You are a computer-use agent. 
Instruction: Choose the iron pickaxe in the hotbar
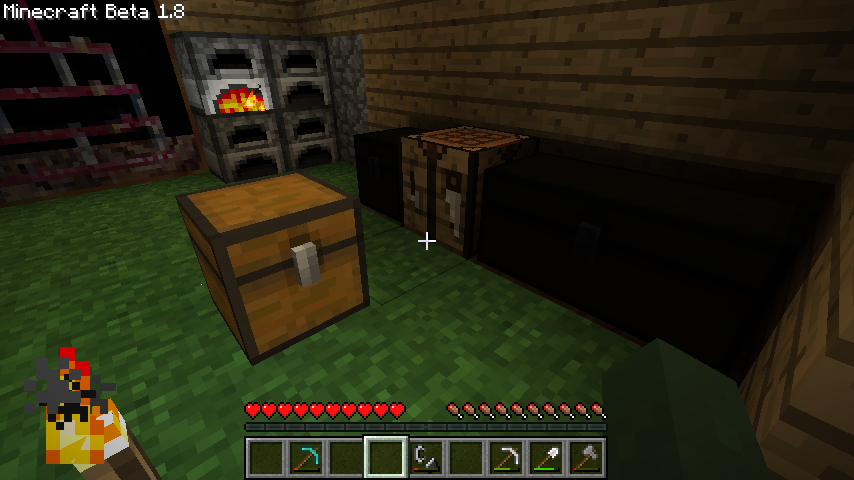point(506,459)
